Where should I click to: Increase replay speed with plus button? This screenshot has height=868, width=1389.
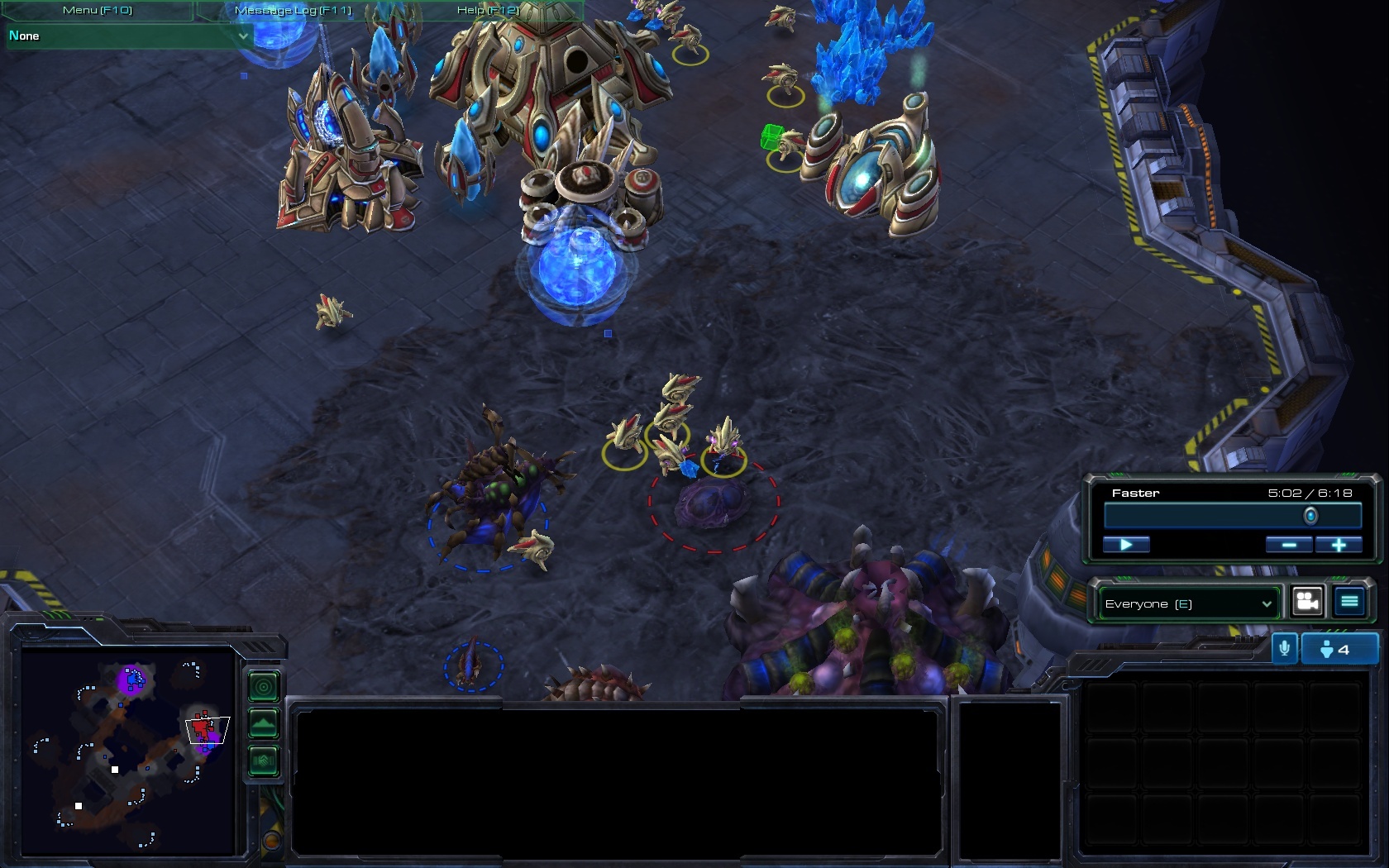pyautogui.click(x=1338, y=544)
